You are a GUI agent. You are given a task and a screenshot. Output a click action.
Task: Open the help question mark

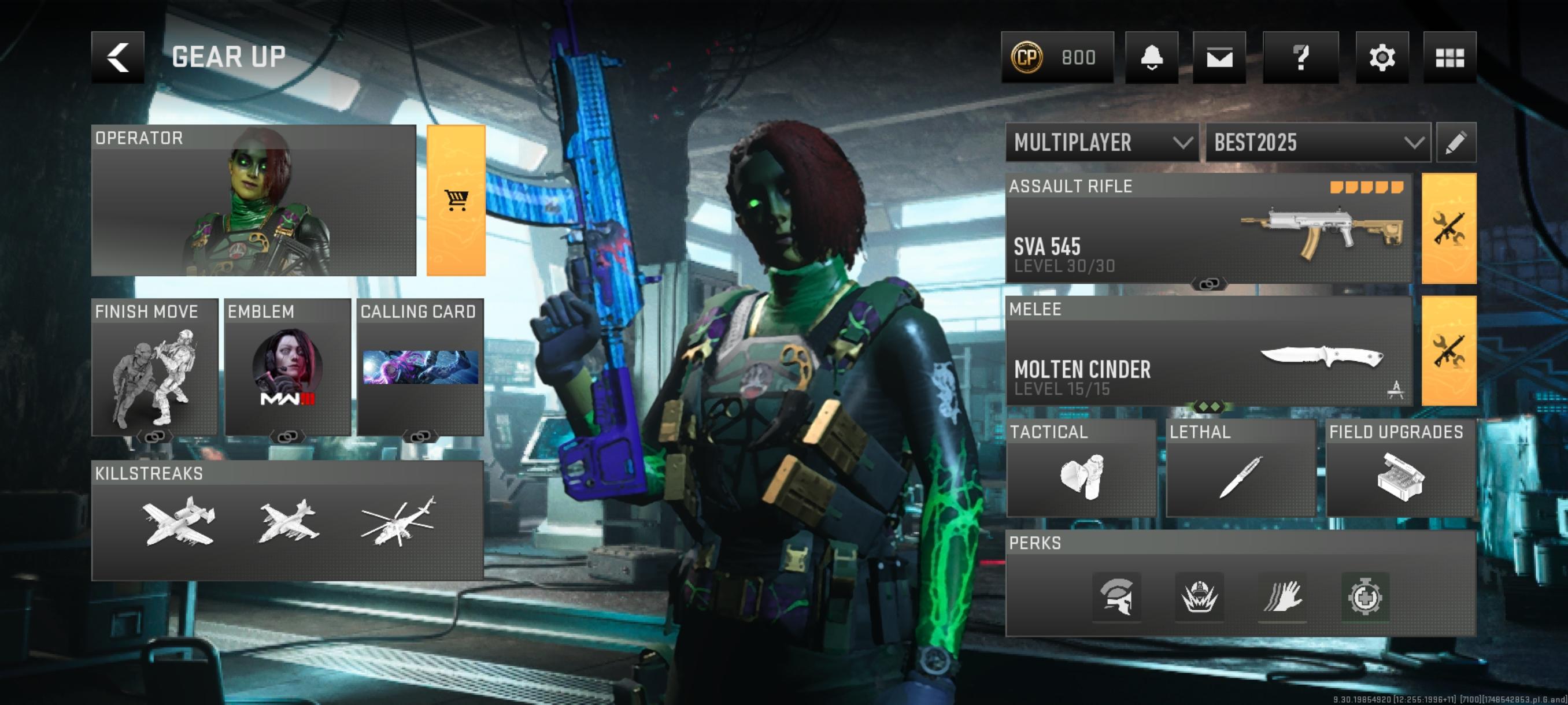pyautogui.click(x=1300, y=57)
